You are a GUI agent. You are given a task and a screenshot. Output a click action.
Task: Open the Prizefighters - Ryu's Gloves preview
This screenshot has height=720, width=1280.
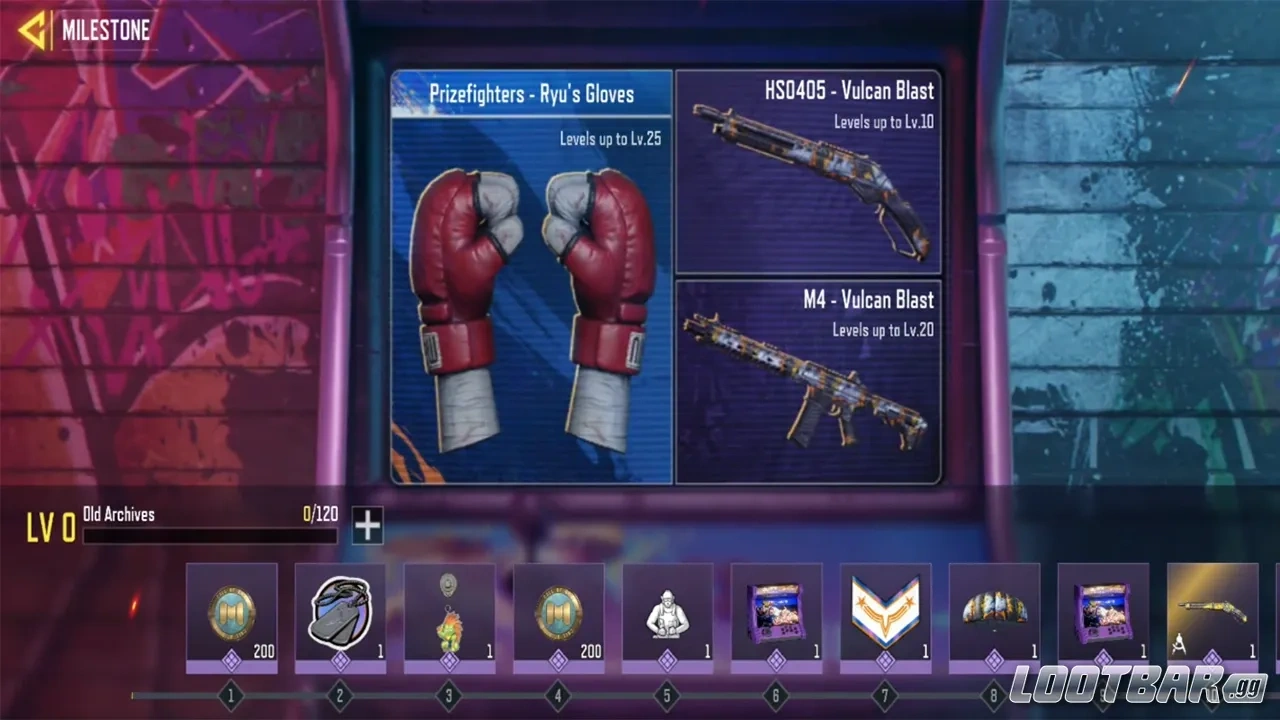(531, 280)
